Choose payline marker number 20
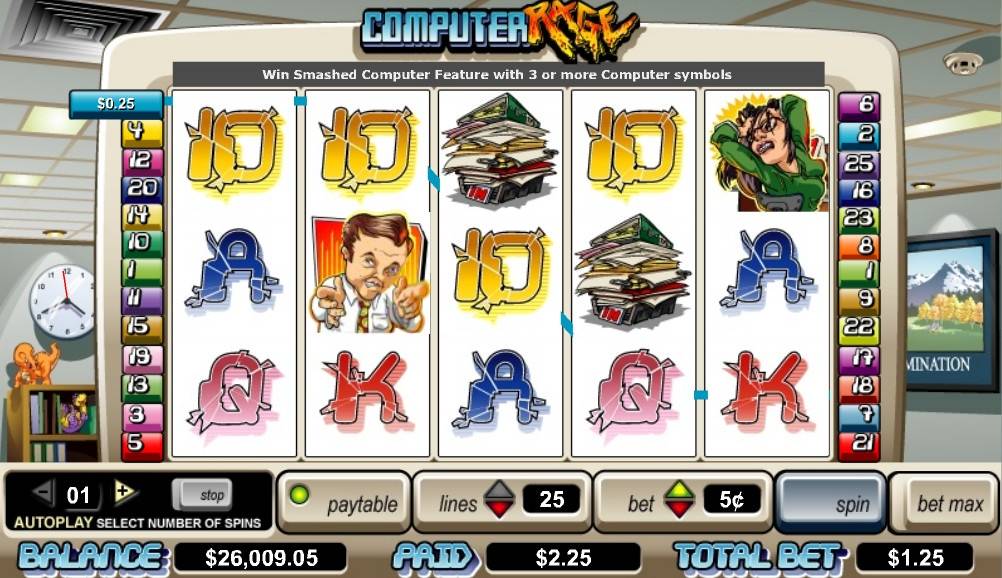The height and width of the screenshot is (578, 1002). tap(141, 187)
